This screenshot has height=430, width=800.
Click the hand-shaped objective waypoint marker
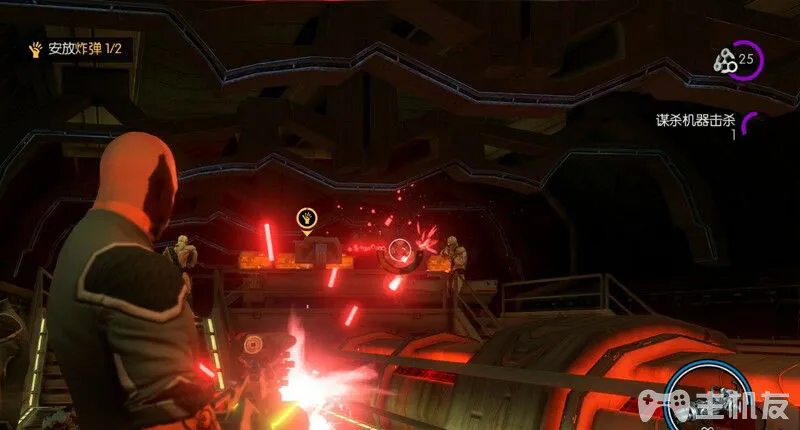coord(306,218)
